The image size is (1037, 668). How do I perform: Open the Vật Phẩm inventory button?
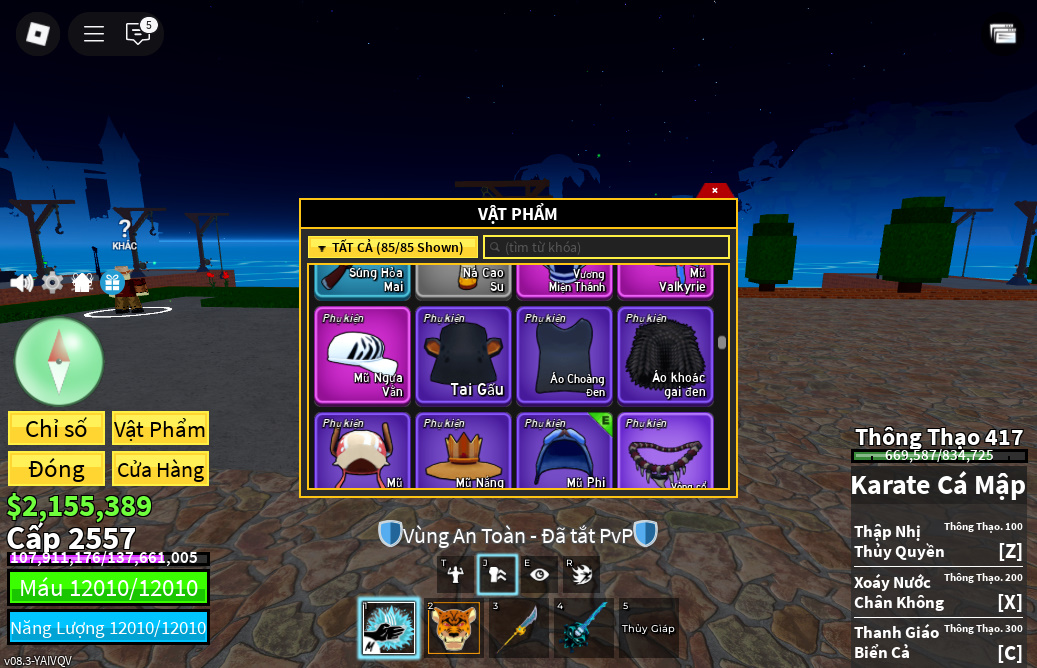pyautogui.click(x=160, y=429)
